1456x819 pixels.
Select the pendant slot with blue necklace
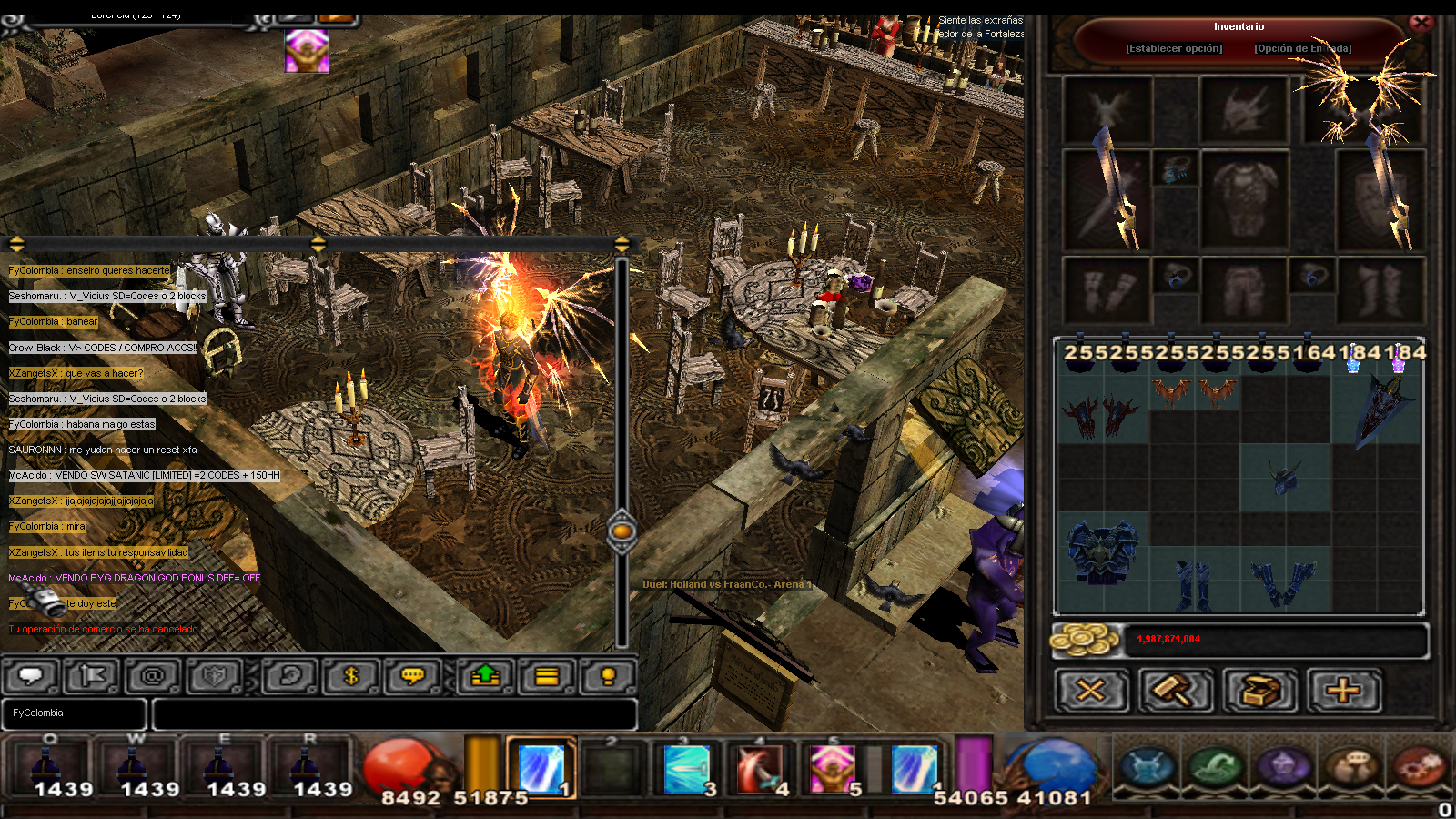1175,169
